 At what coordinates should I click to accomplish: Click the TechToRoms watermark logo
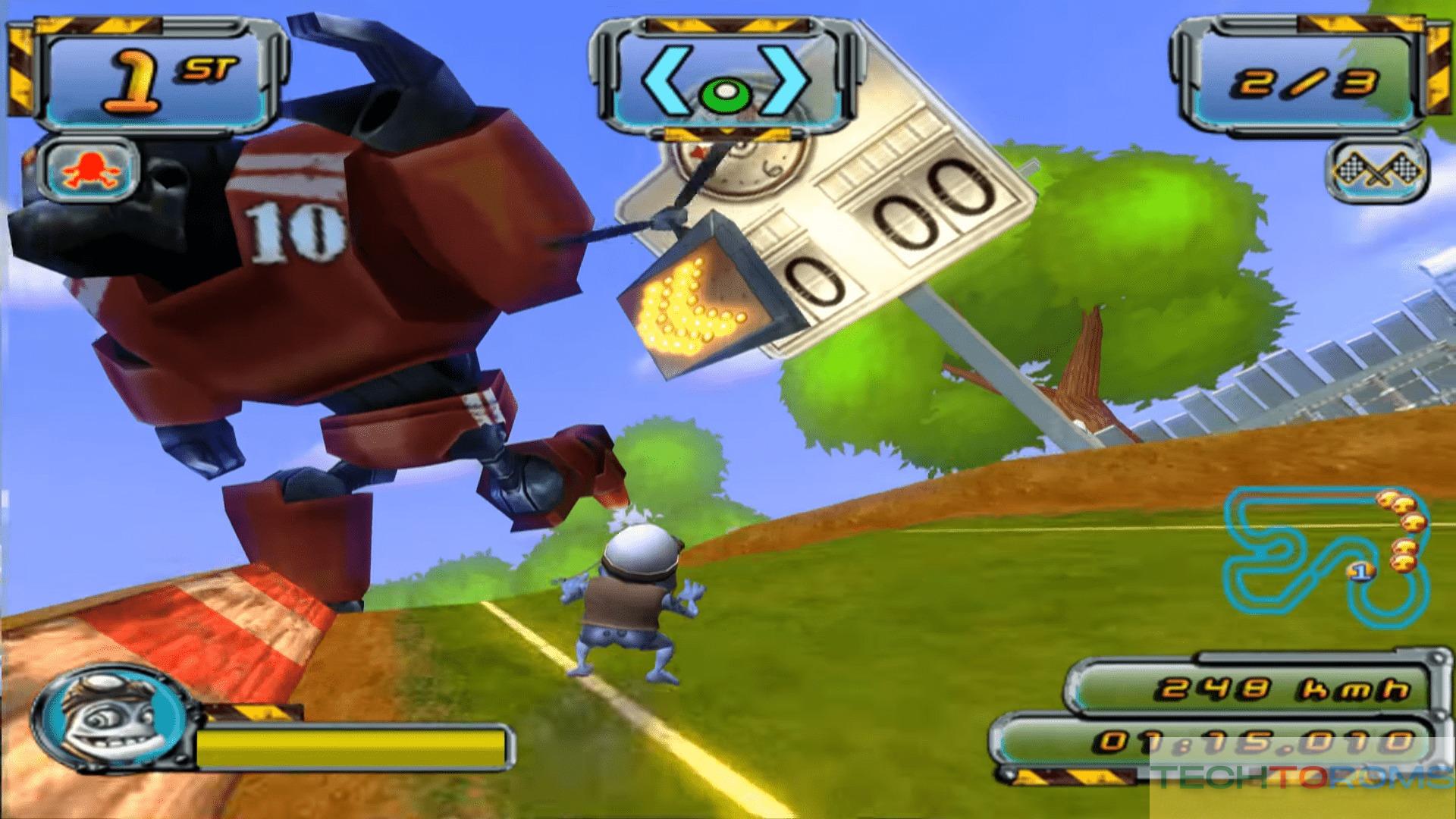tap(1301, 778)
